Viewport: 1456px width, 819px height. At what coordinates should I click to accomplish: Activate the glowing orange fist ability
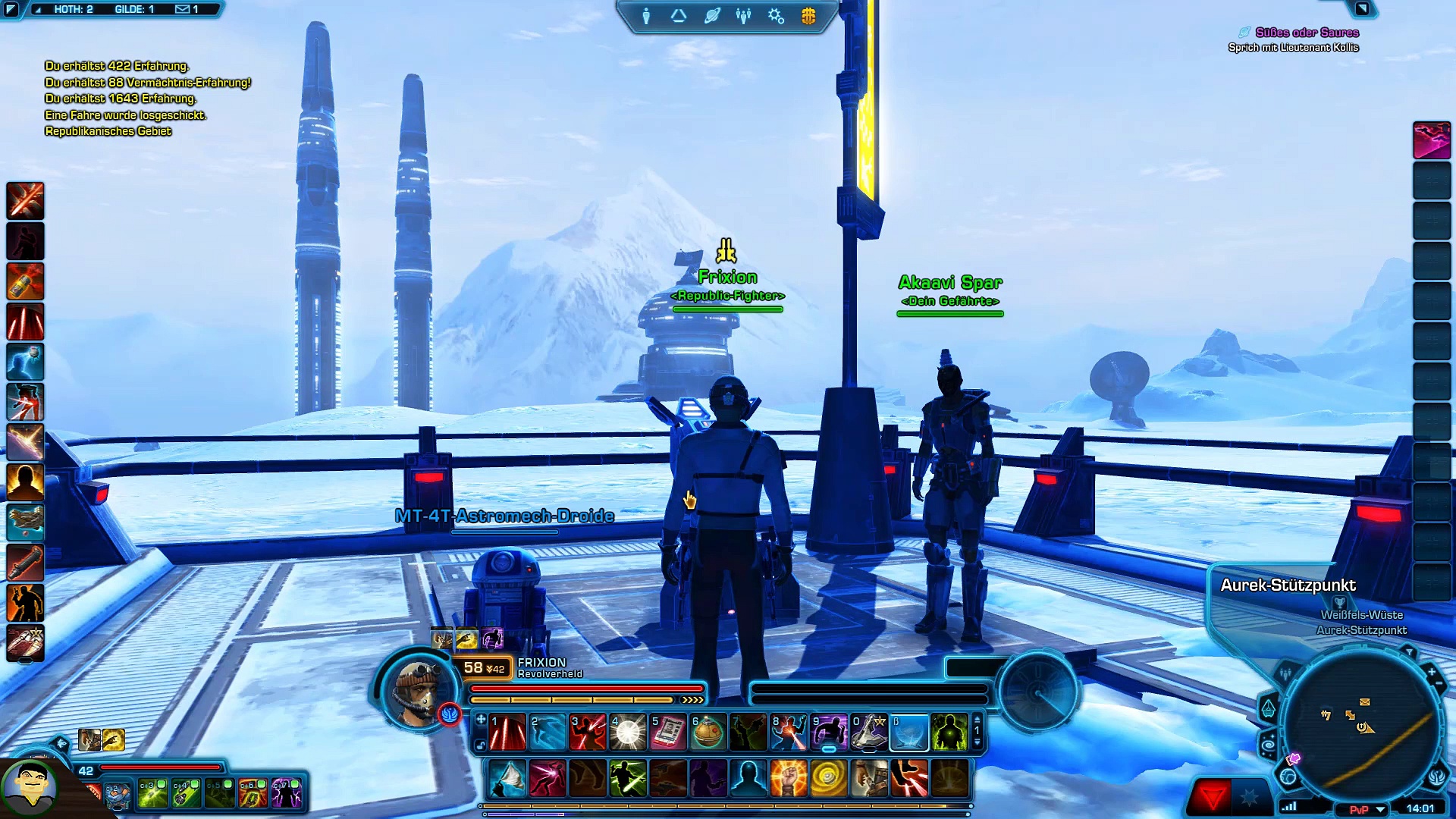tap(788, 778)
